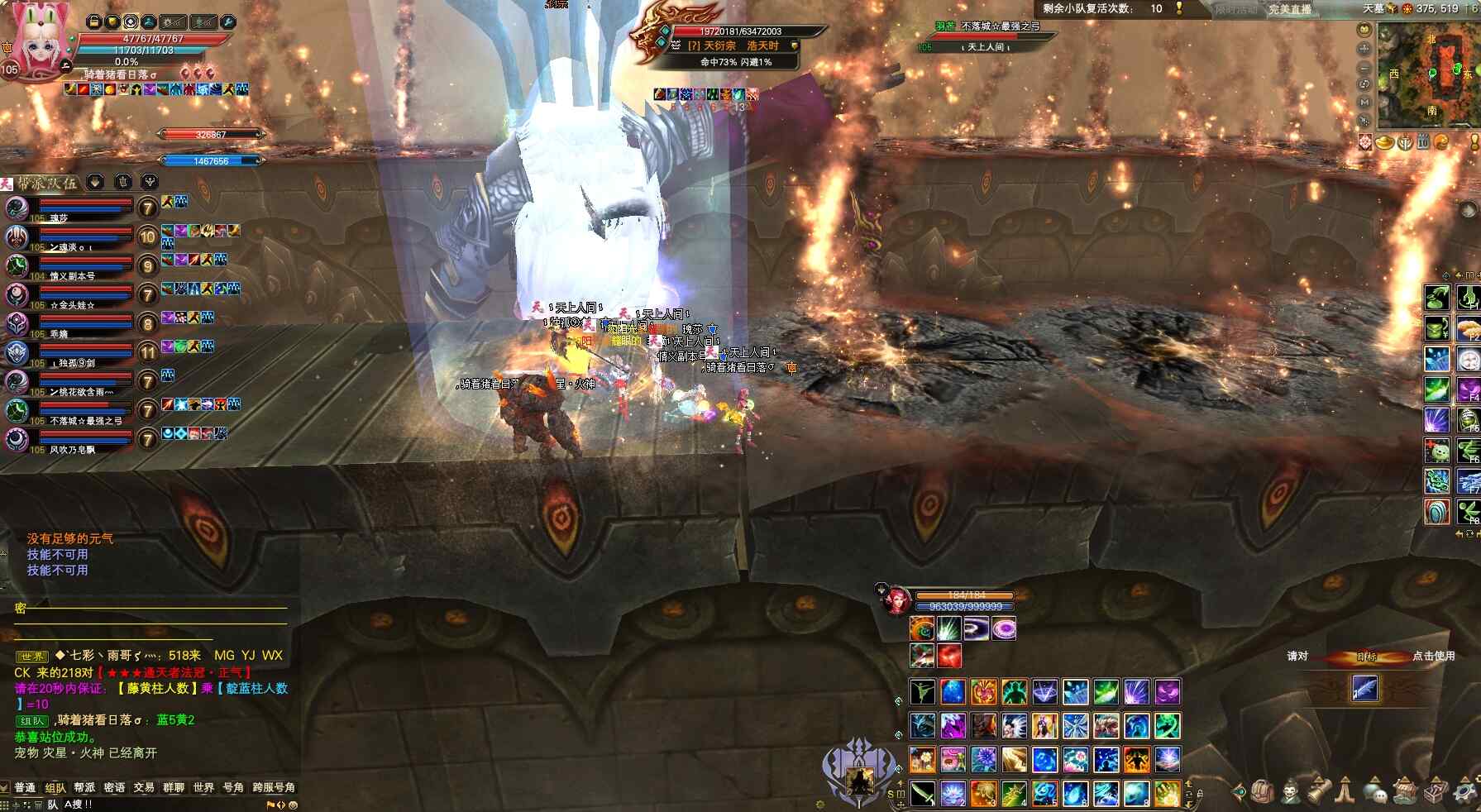Open the treasure chest menu icon
This screenshot has width=1481, height=812.
(1437, 791)
